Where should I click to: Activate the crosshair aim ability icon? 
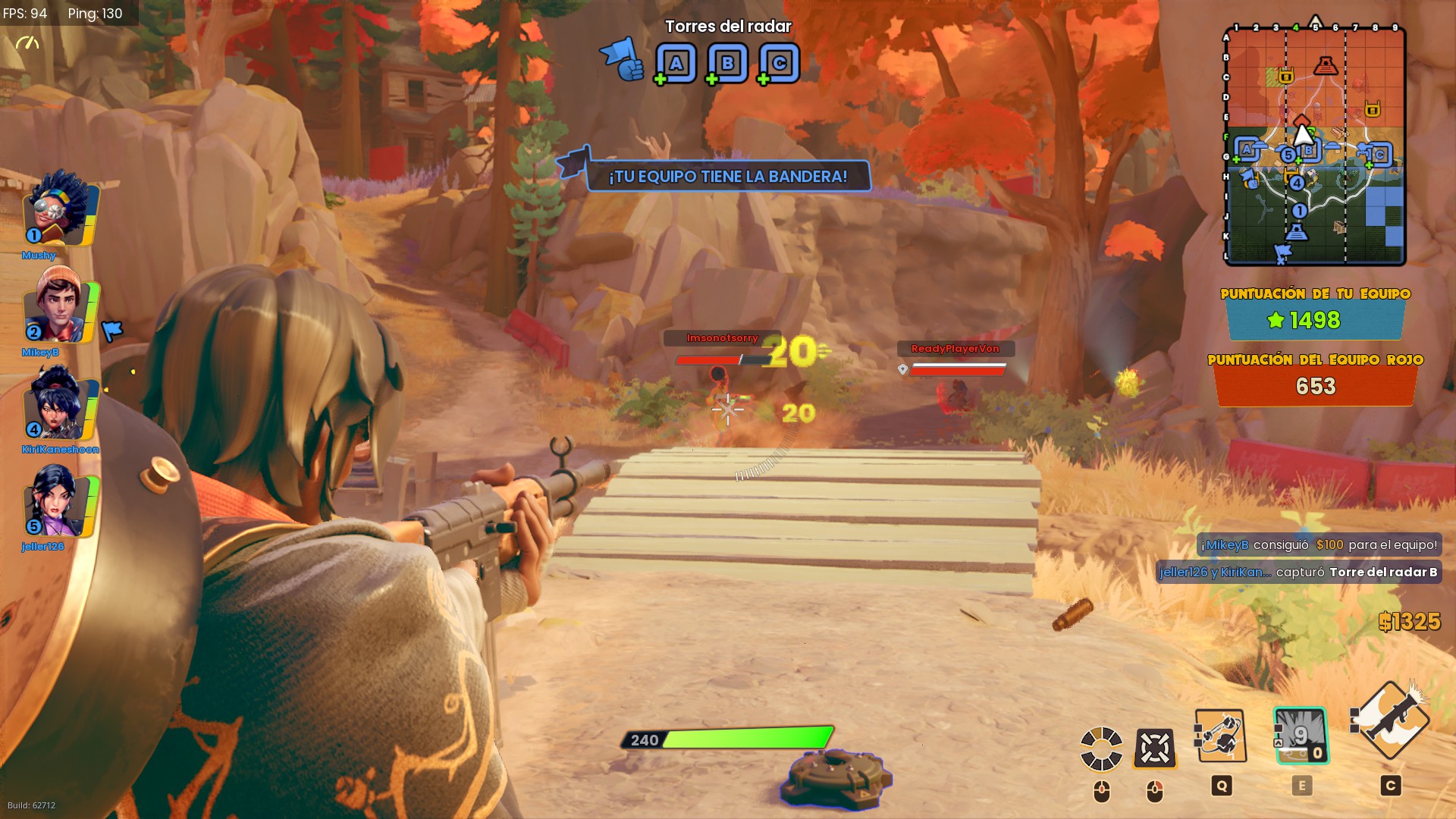(x=1154, y=748)
